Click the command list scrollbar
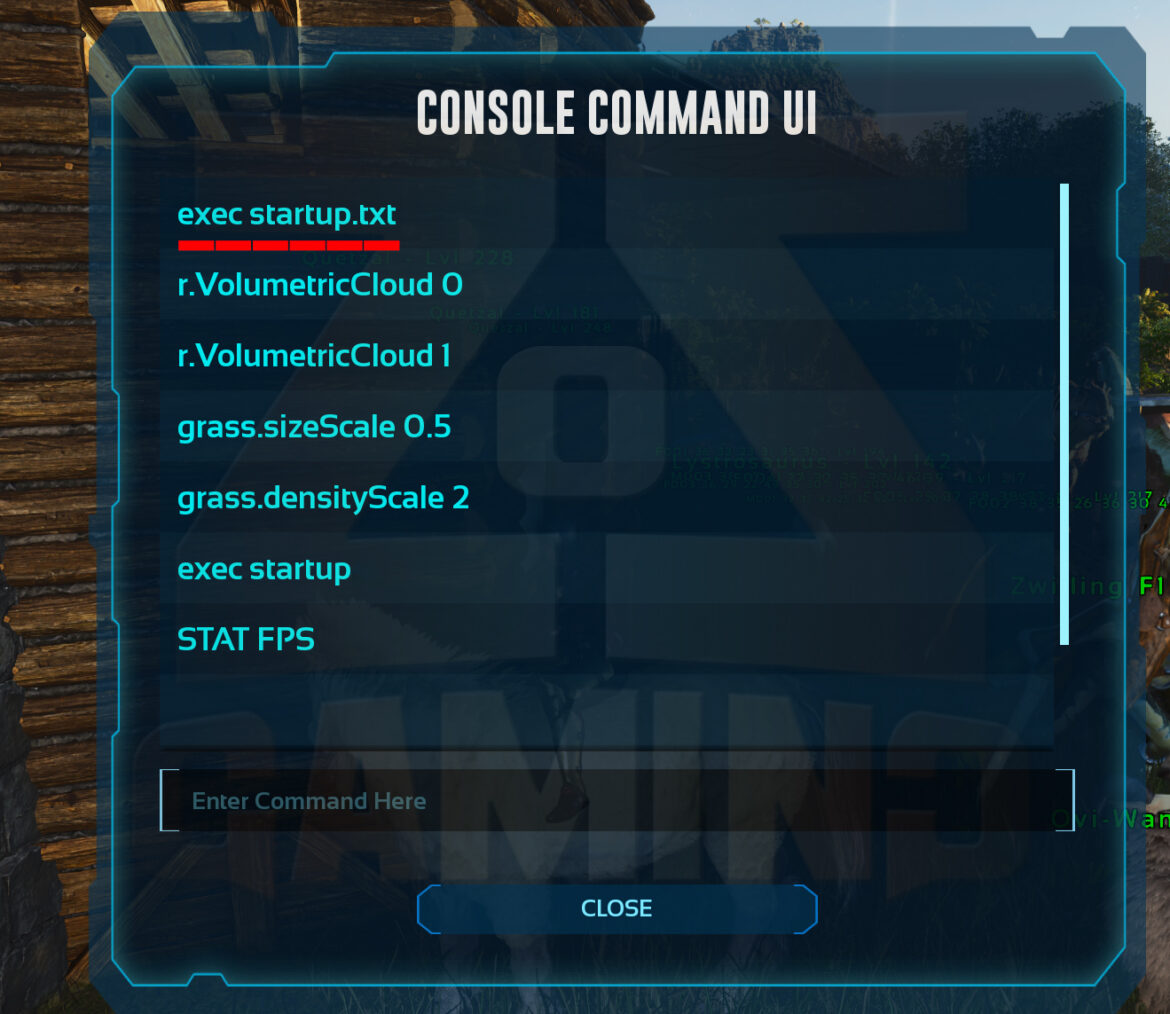1170x1014 pixels. pyautogui.click(x=1064, y=414)
